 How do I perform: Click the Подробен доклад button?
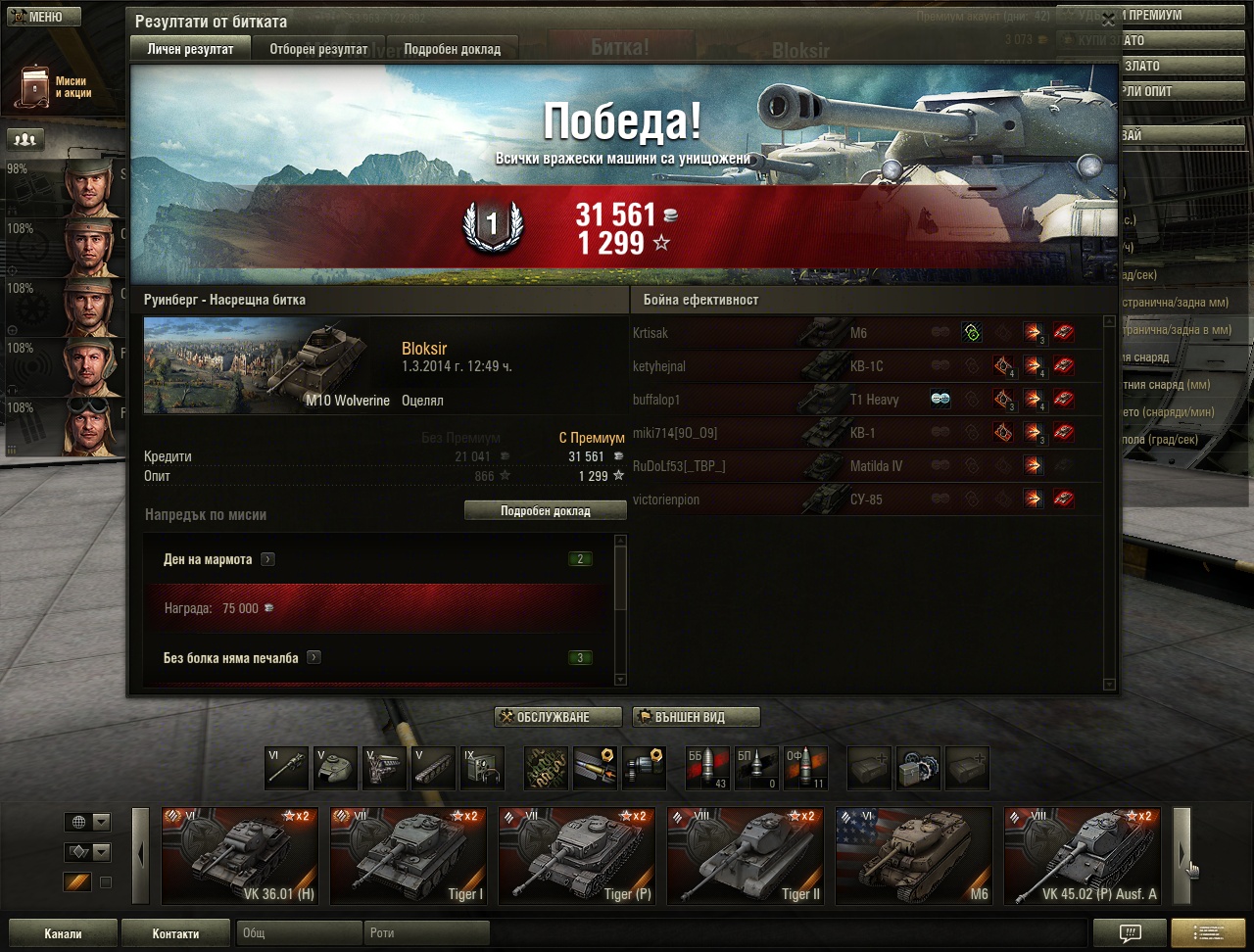pos(545,511)
